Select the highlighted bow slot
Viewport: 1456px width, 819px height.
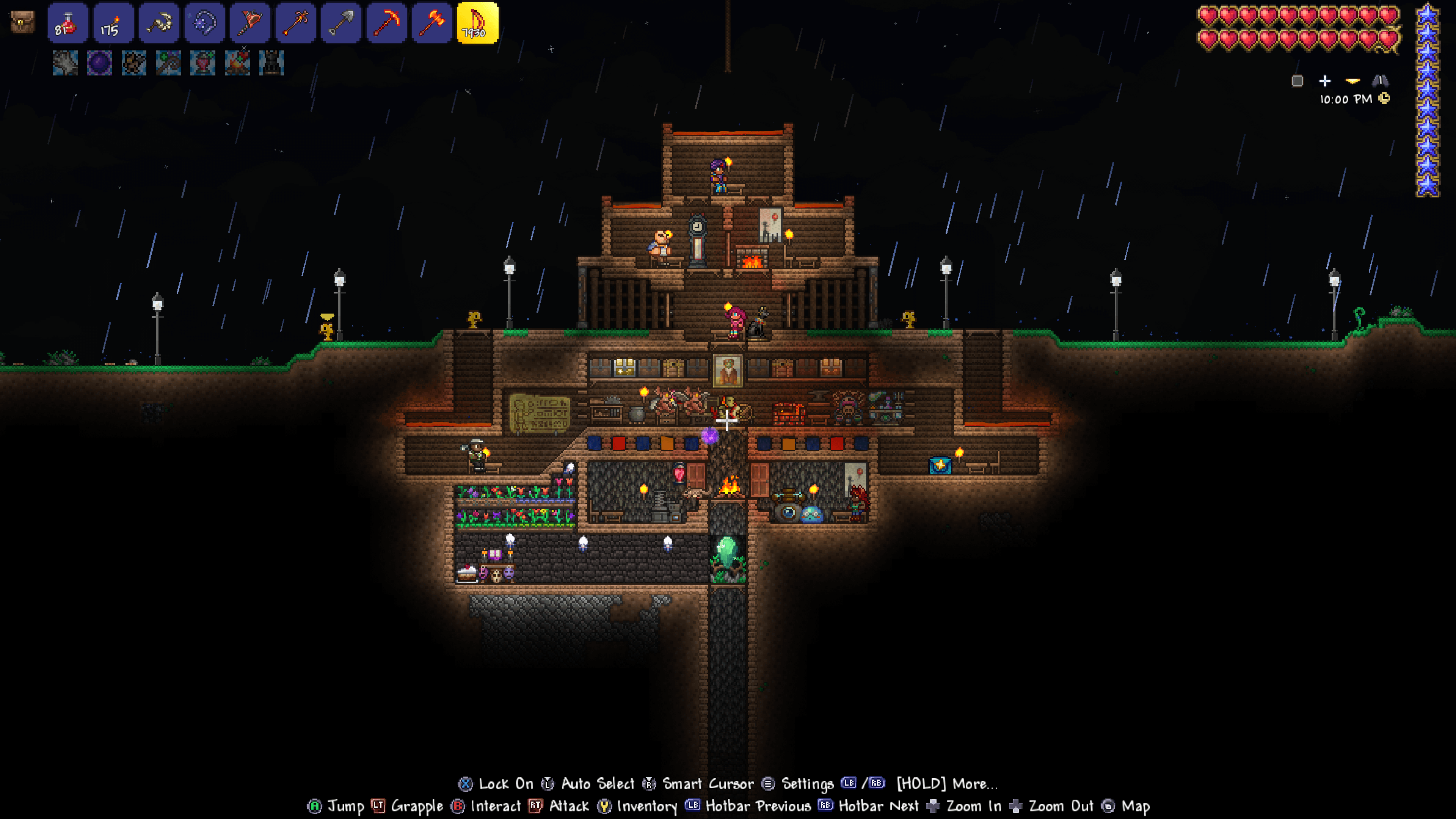(478, 23)
